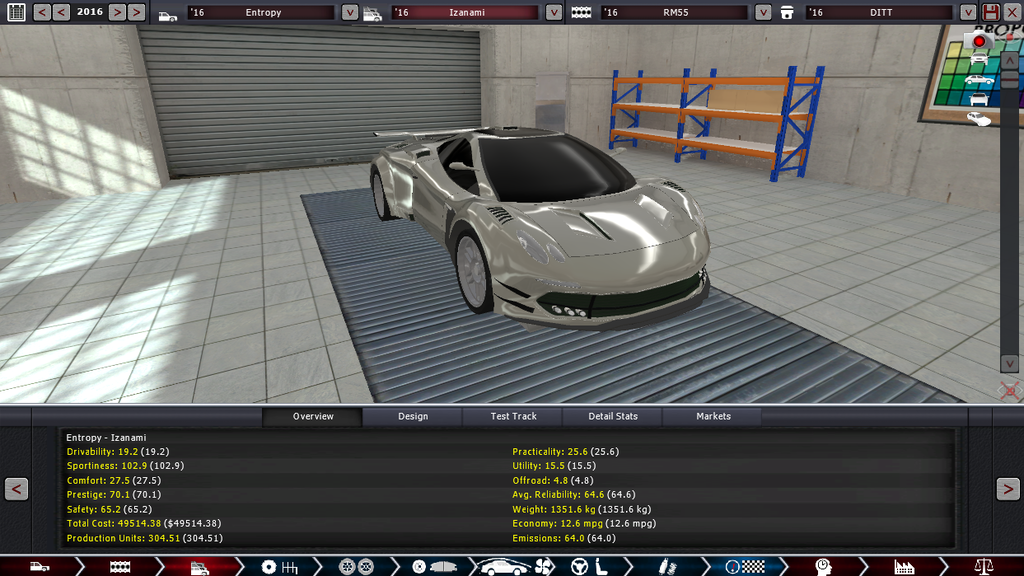The image size is (1024, 576).
Task: Open the factory production step
Action: point(904,567)
